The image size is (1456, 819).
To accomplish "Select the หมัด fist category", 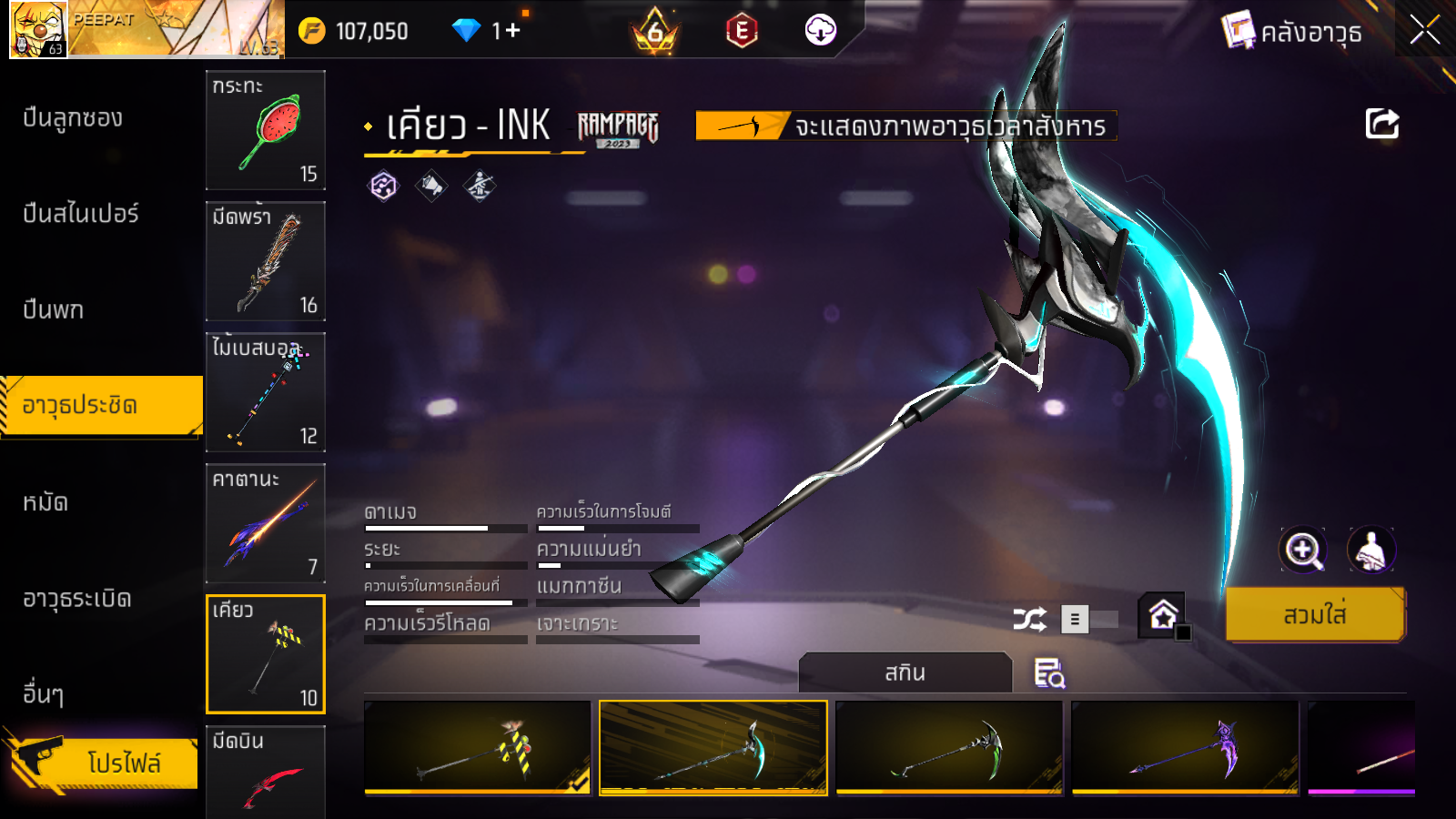I will (x=45, y=502).
